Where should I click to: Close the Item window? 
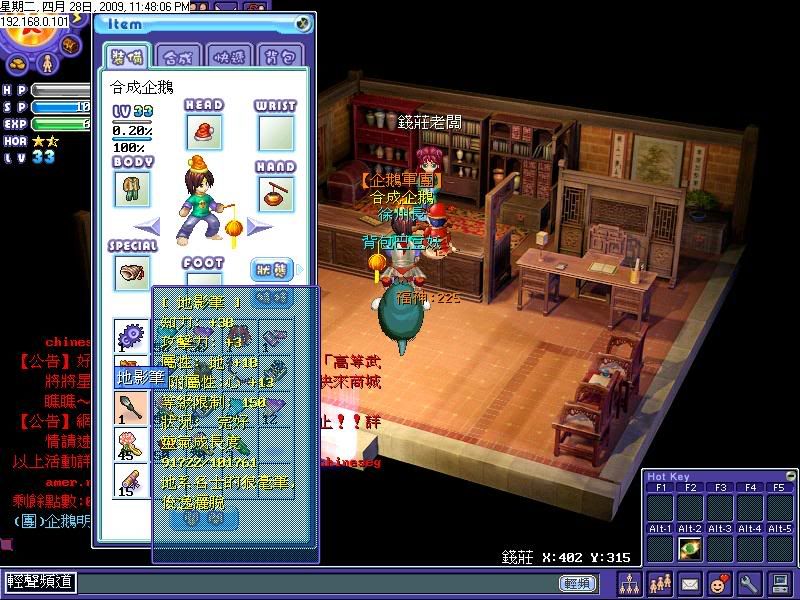[x=304, y=24]
